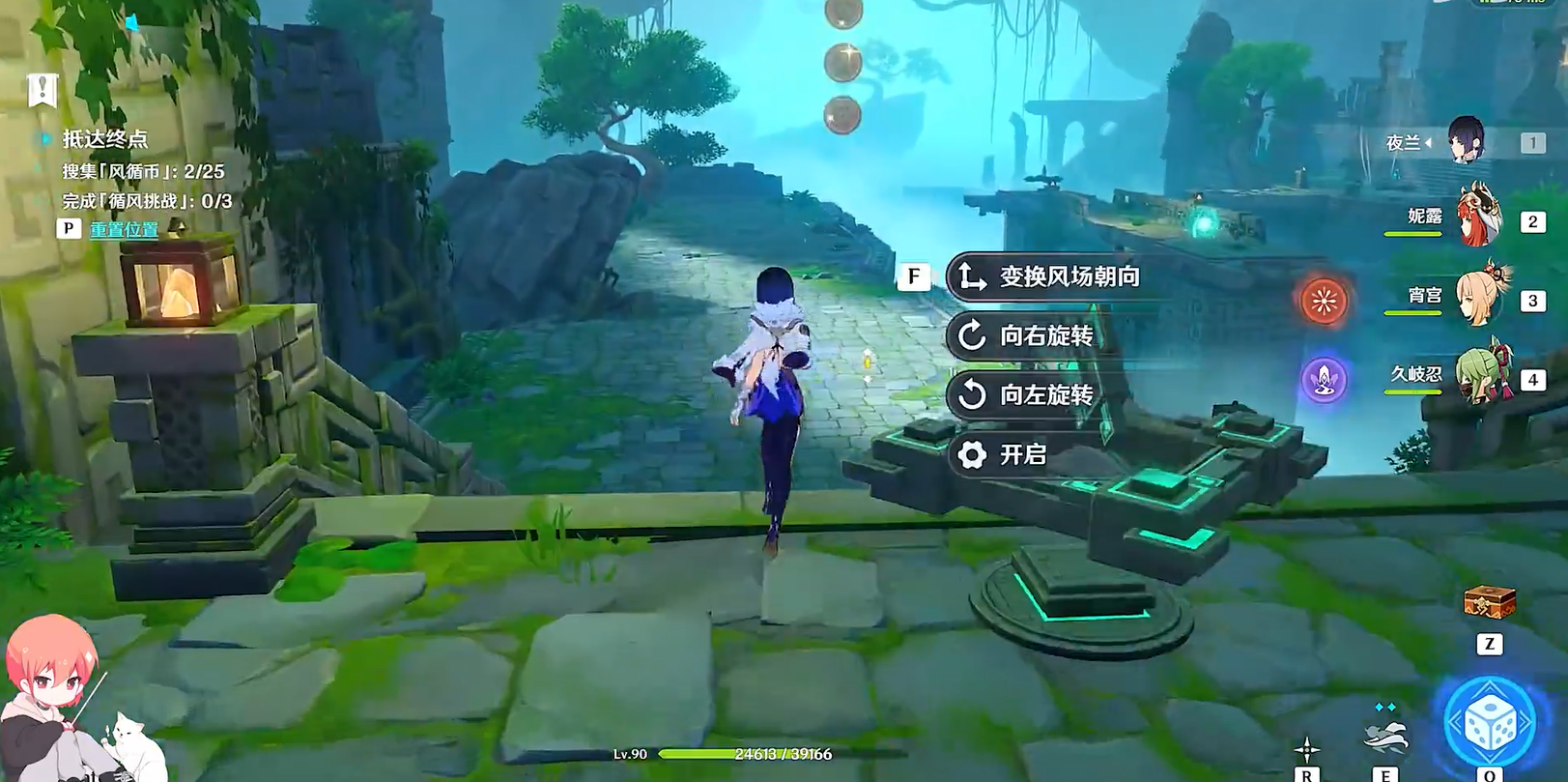Click the red Pyro burst-ready icon
The image size is (1568, 782).
pos(1323,301)
